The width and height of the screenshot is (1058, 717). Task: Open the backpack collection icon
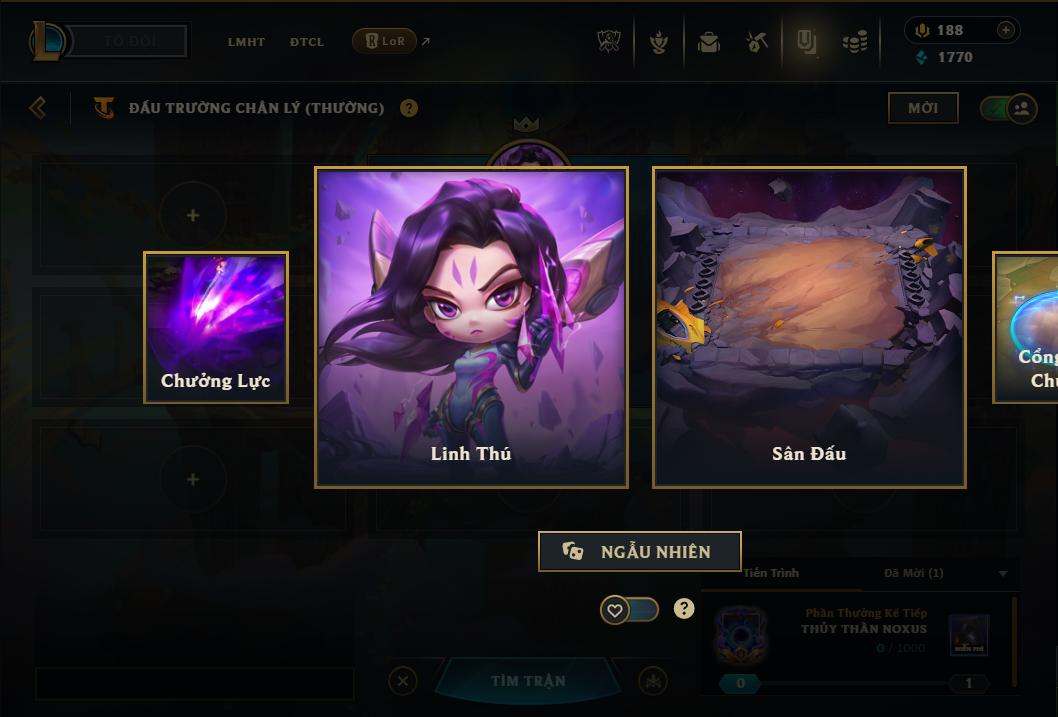(x=709, y=42)
